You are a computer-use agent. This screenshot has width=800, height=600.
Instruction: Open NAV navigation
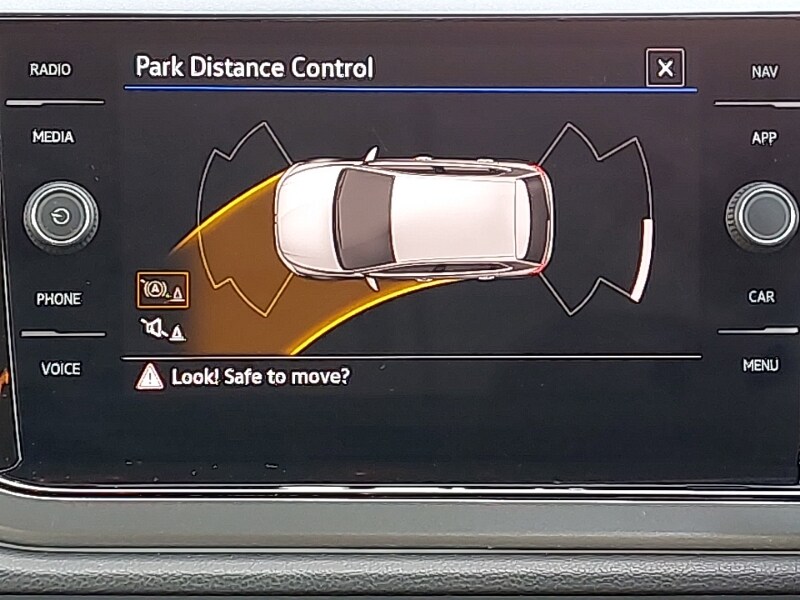pyautogui.click(x=764, y=72)
